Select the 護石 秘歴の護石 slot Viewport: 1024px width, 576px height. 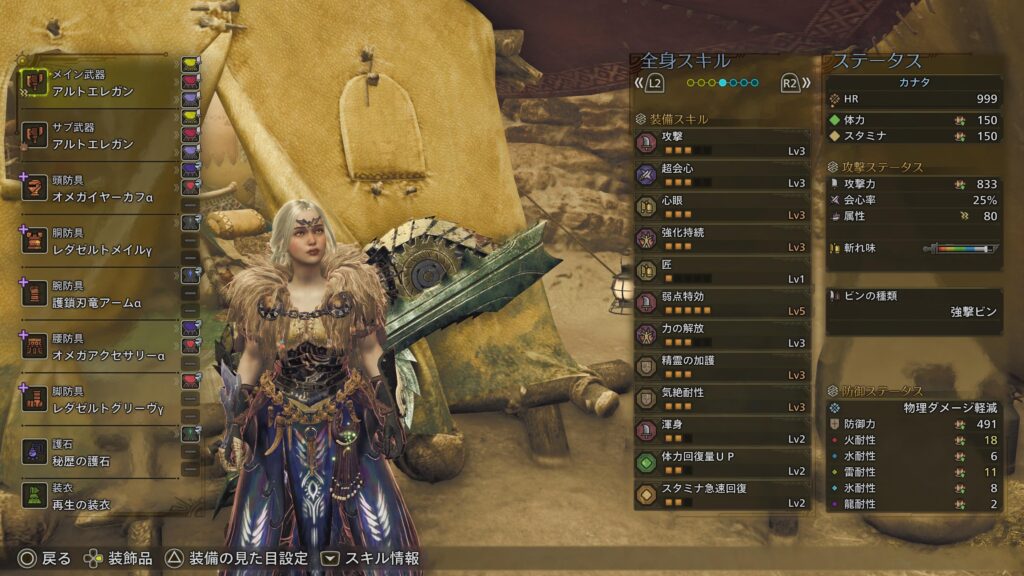98,452
